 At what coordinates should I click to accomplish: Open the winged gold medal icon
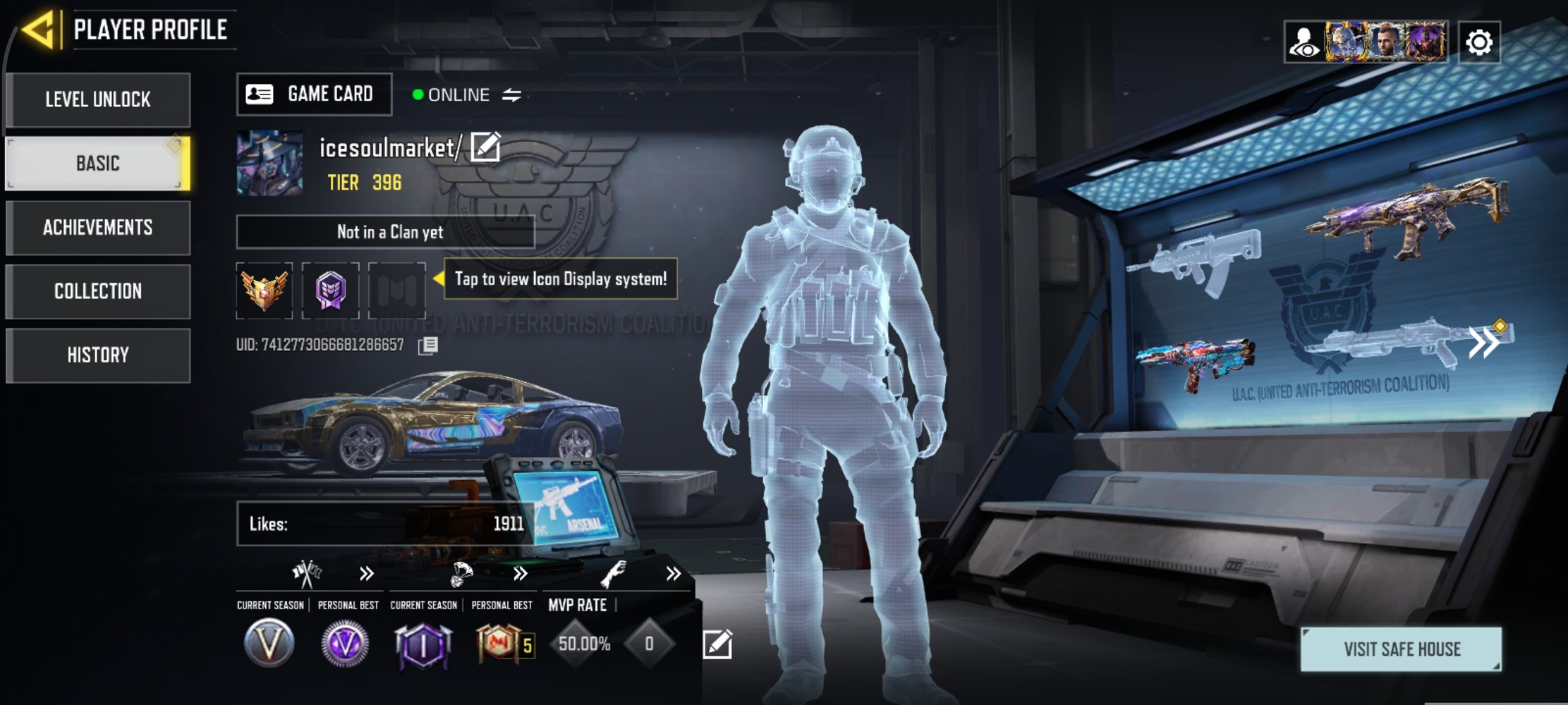tap(265, 290)
